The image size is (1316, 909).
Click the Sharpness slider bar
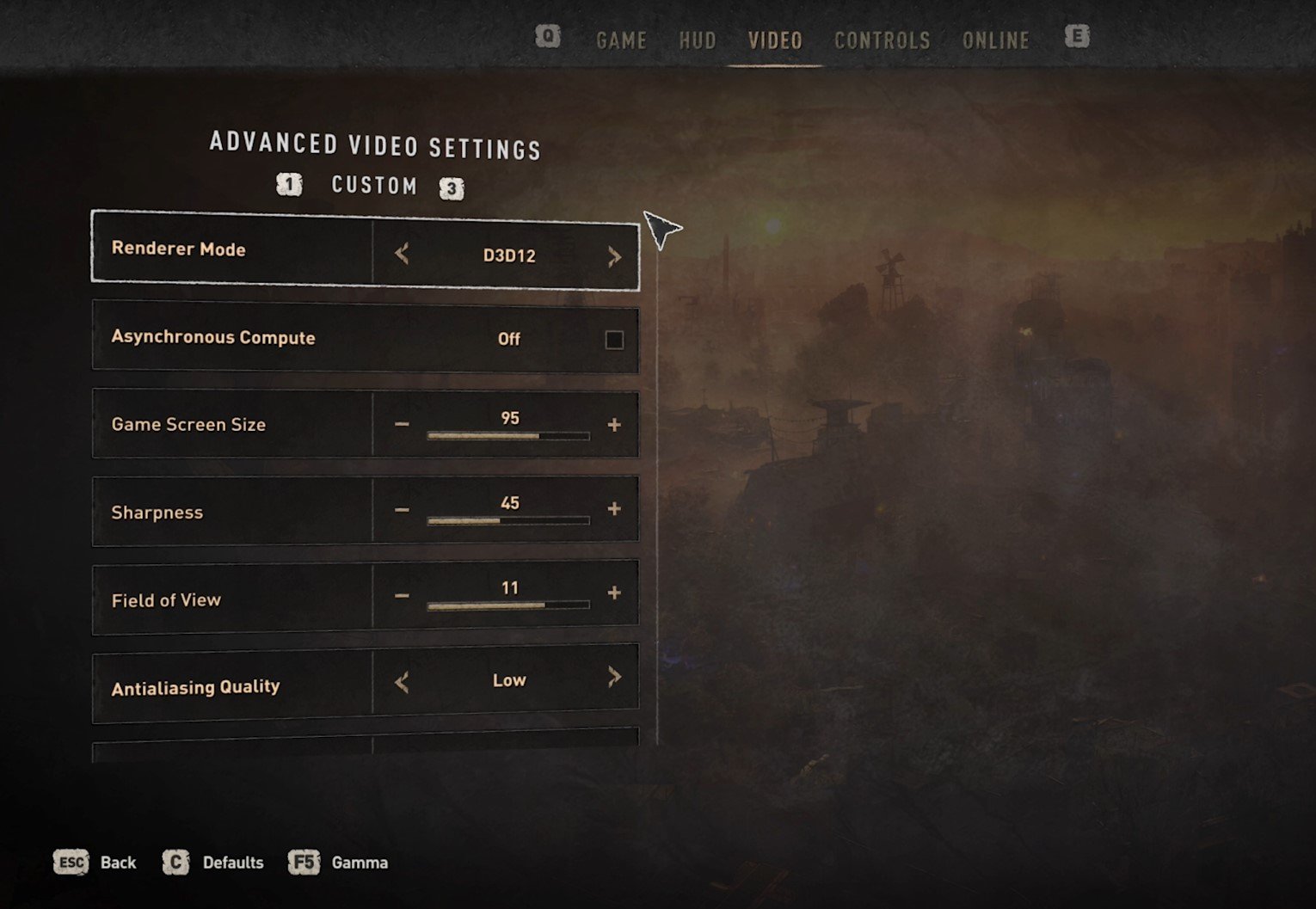pos(508,520)
